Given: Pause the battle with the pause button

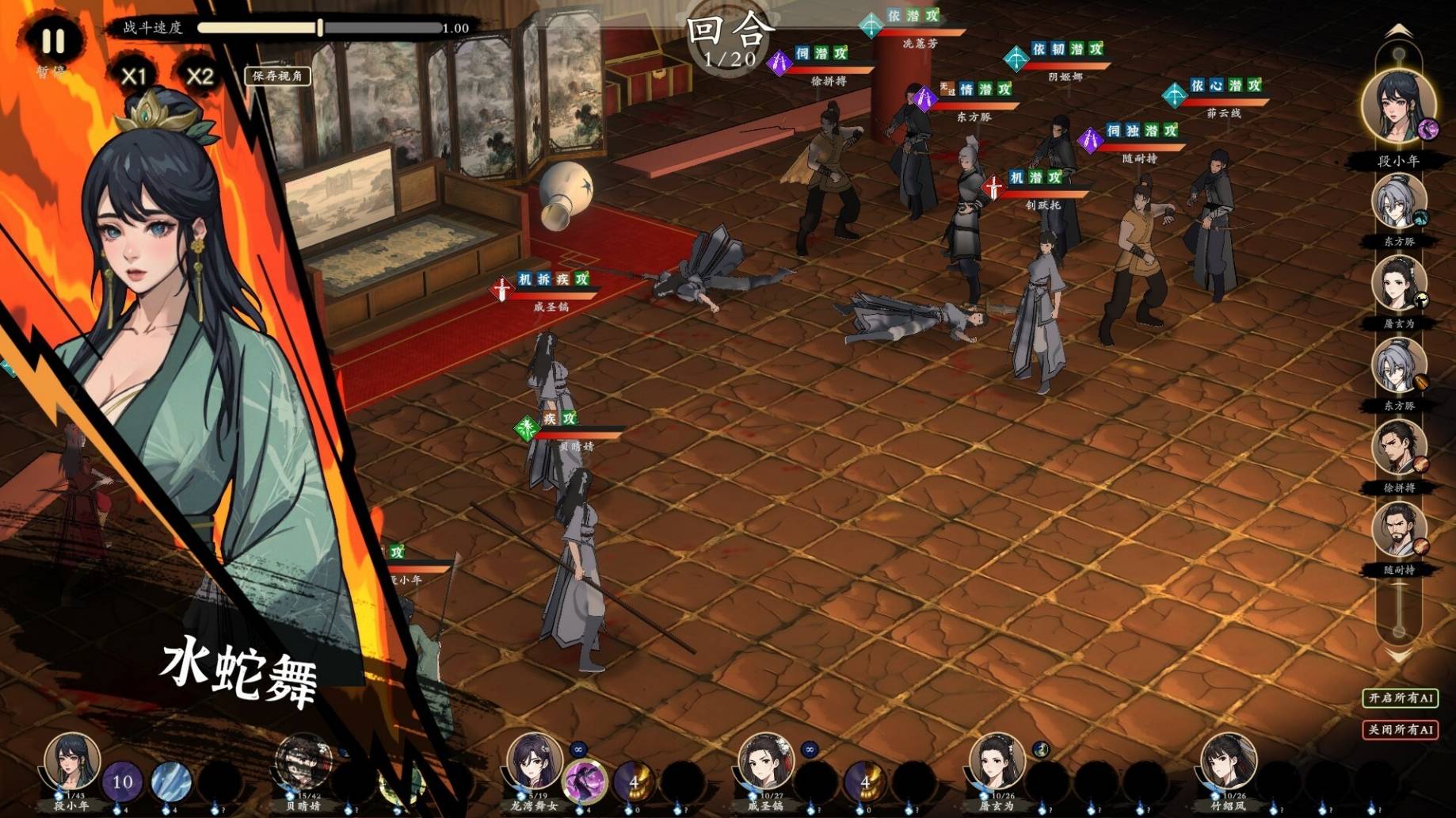Looking at the screenshot, I should pyautogui.click(x=53, y=41).
